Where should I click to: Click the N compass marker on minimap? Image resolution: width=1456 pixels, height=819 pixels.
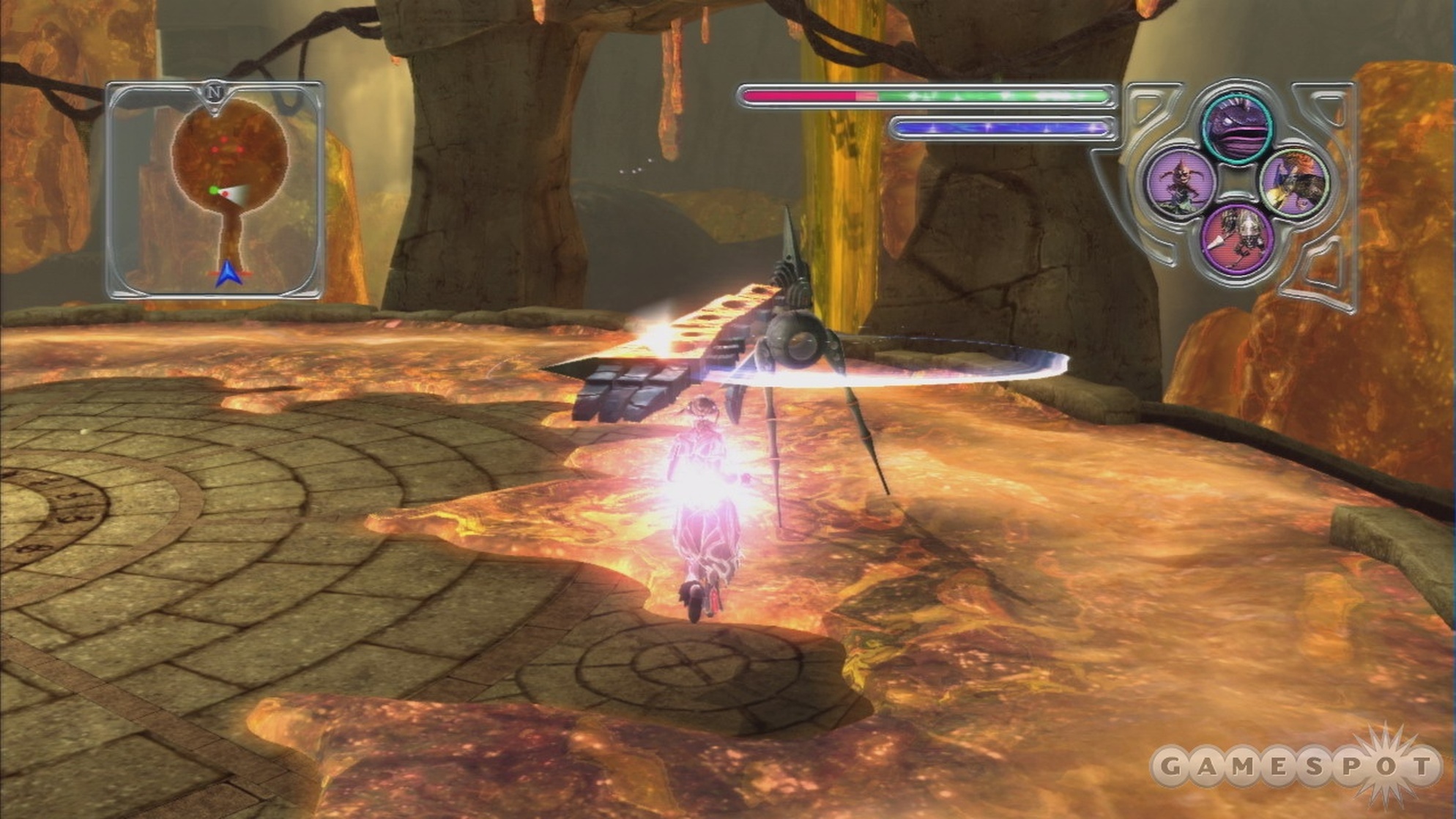[215, 93]
